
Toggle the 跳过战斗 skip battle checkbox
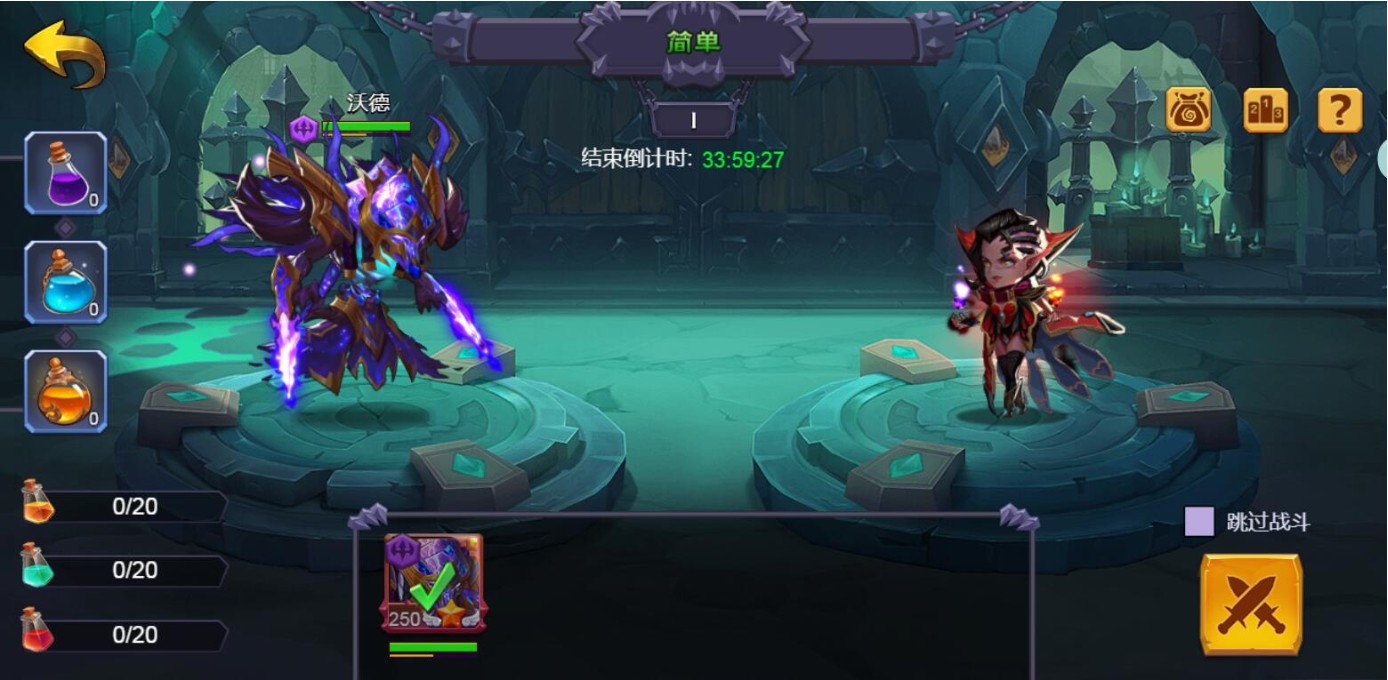pyautogui.click(x=1199, y=522)
